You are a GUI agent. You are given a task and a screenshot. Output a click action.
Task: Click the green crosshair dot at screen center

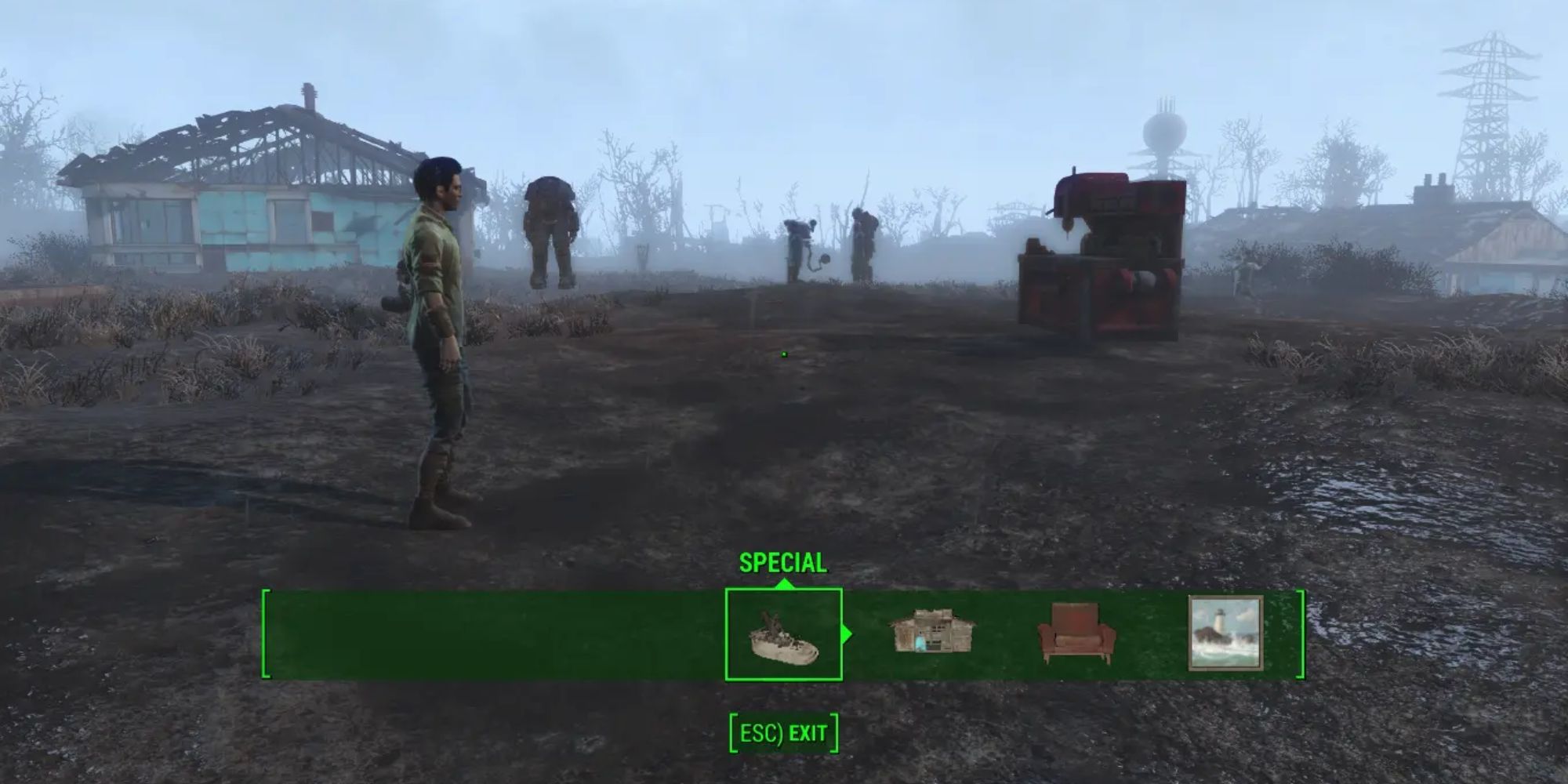(785, 354)
